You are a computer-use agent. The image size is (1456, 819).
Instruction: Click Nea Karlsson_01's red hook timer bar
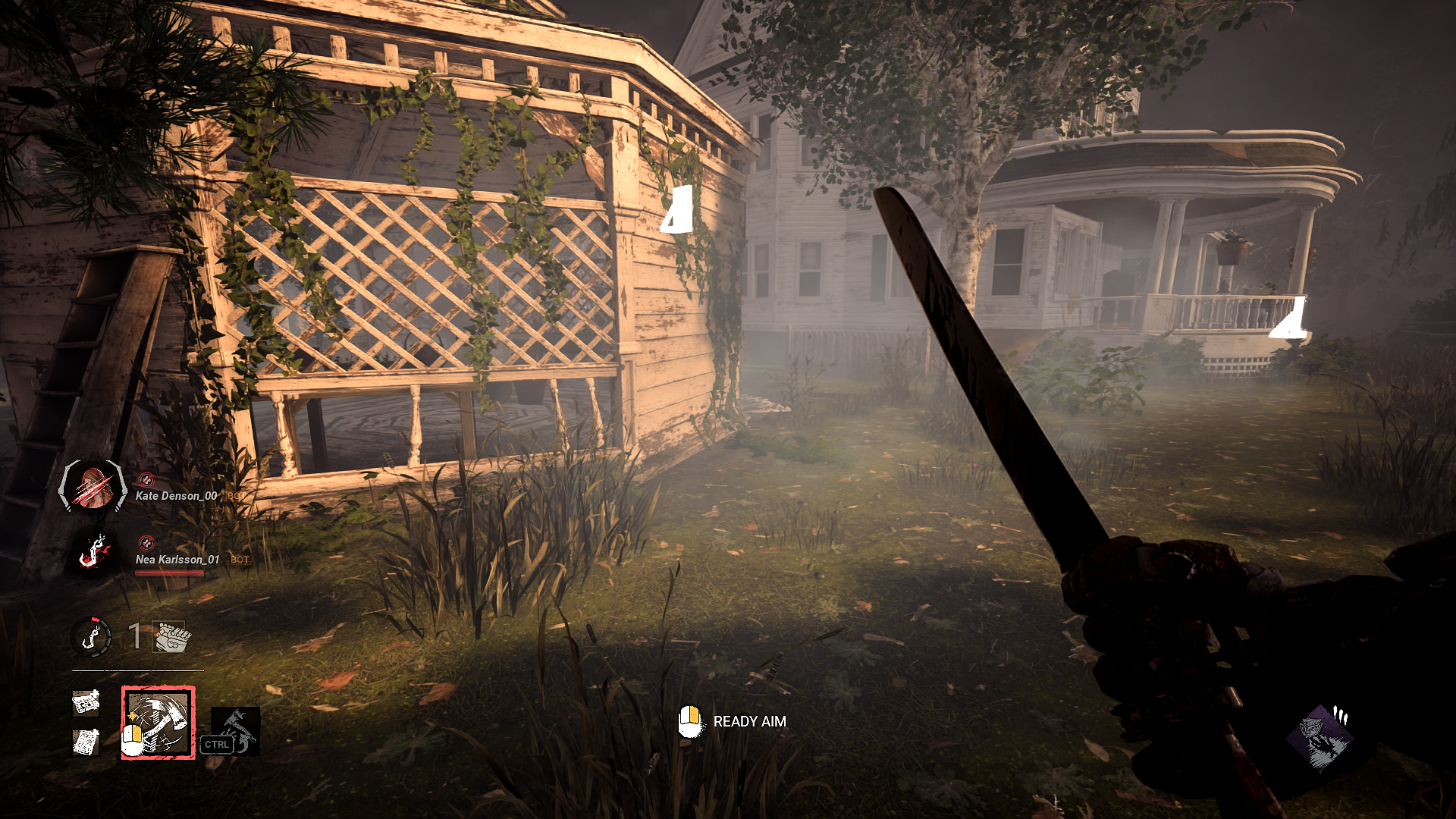tap(169, 572)
